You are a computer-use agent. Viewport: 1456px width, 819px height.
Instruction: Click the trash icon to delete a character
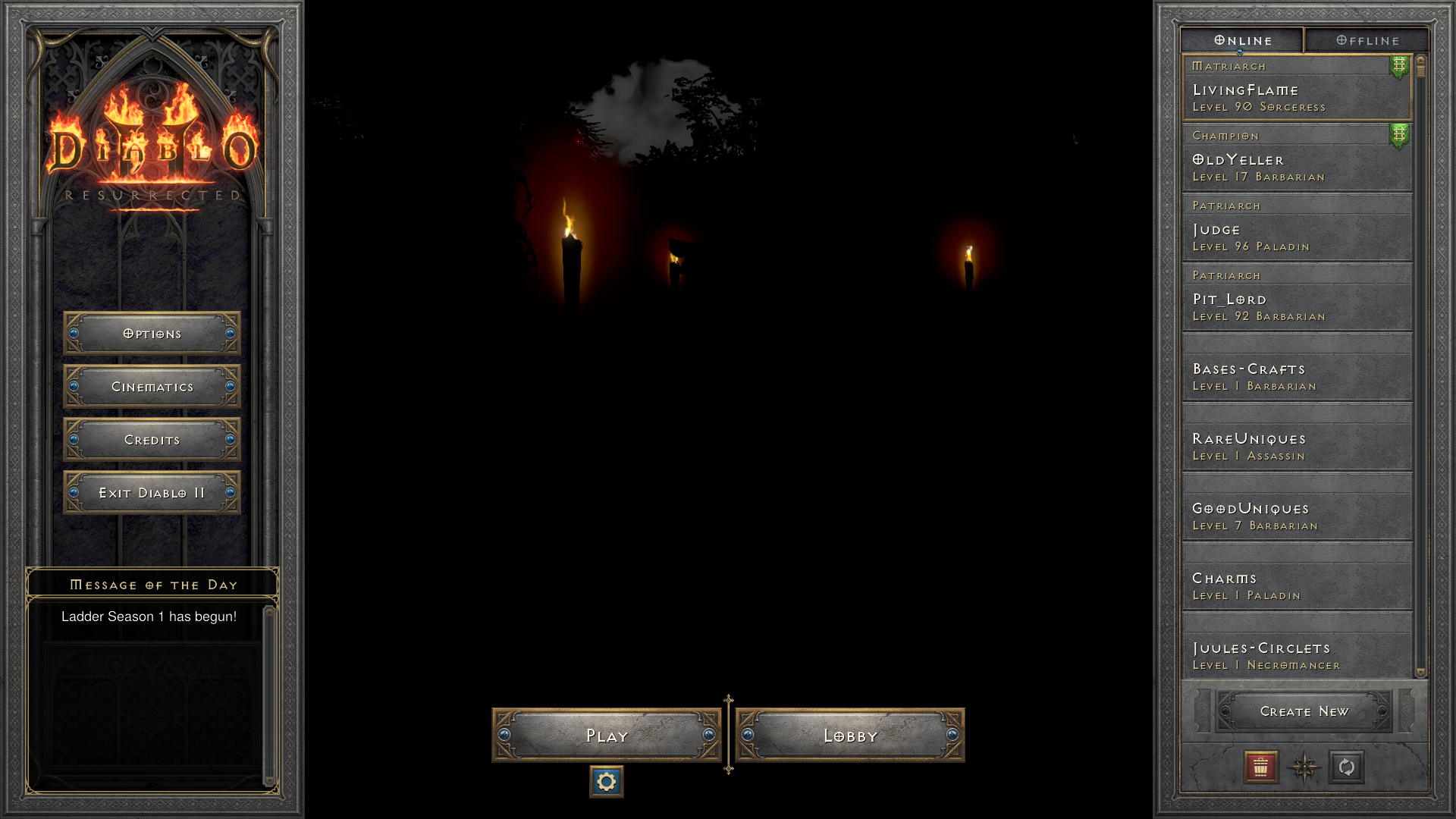(x=1260, y=768)
